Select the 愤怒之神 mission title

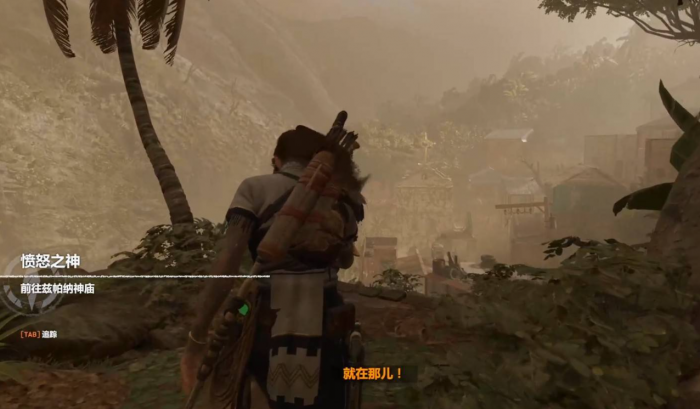point(50,262)
